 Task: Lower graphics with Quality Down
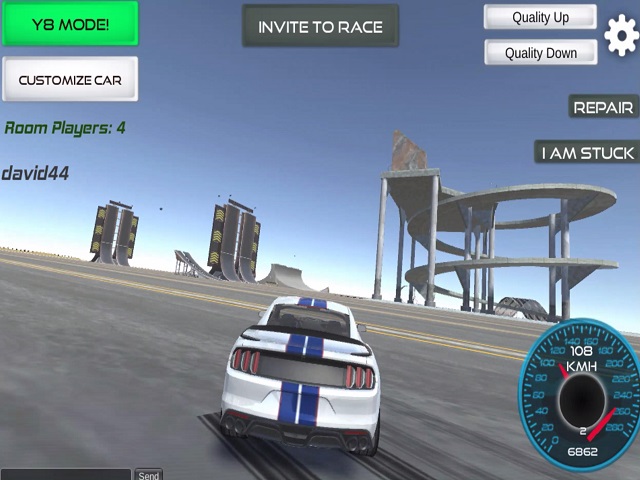(540, 53)
